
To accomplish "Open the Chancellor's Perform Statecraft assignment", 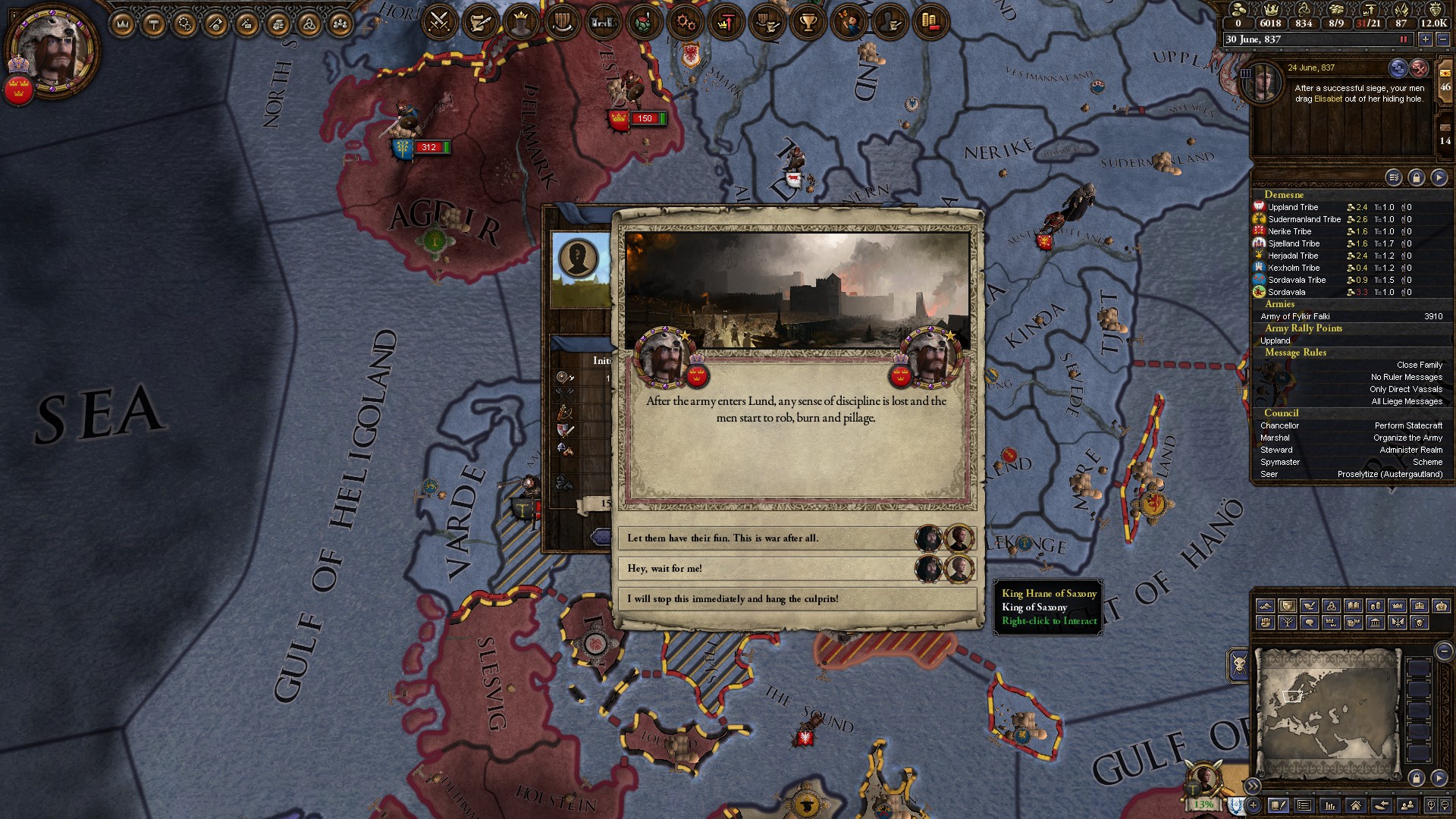I will click(x=1407, y=425).
